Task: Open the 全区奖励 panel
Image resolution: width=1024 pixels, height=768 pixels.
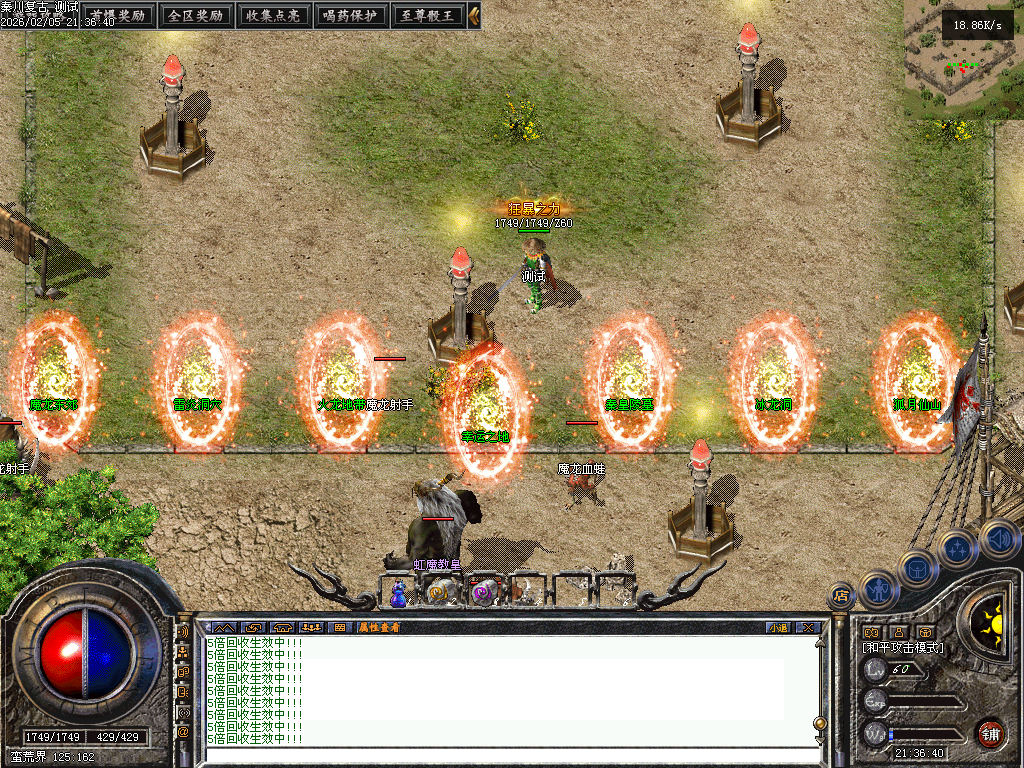Action: click(196, 15)
